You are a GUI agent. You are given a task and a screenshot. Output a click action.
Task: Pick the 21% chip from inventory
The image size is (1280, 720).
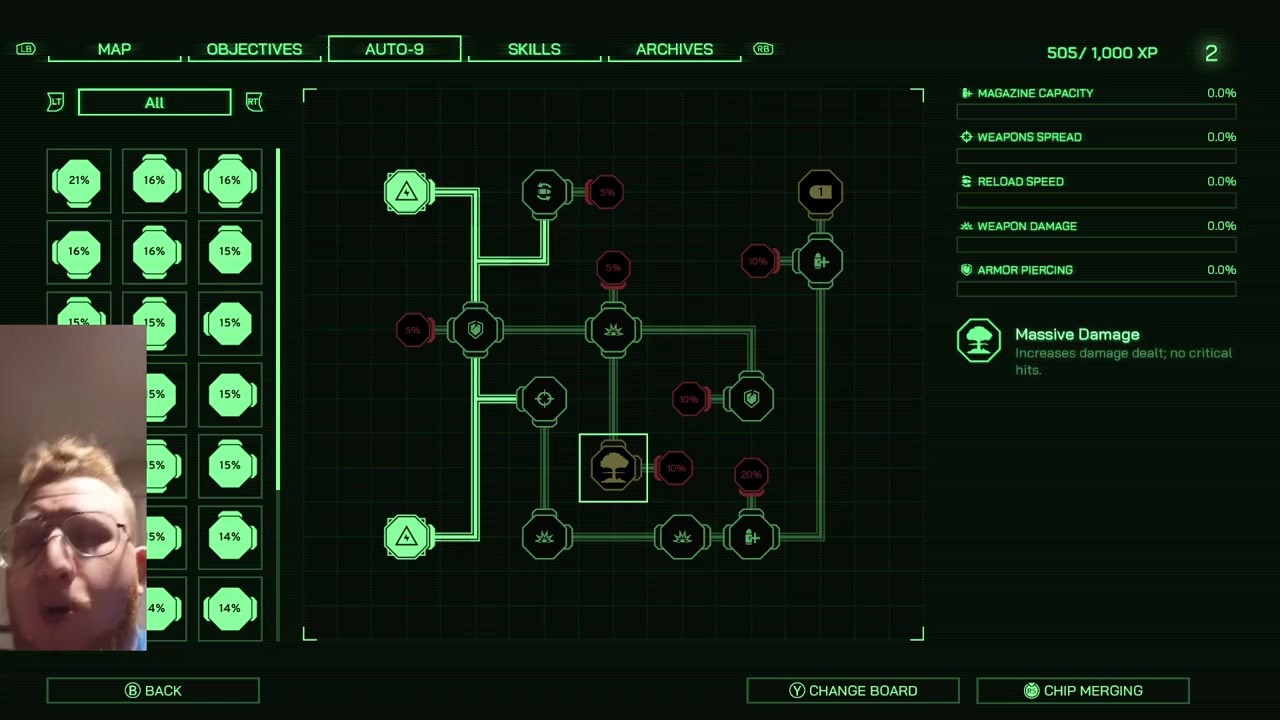79,181
